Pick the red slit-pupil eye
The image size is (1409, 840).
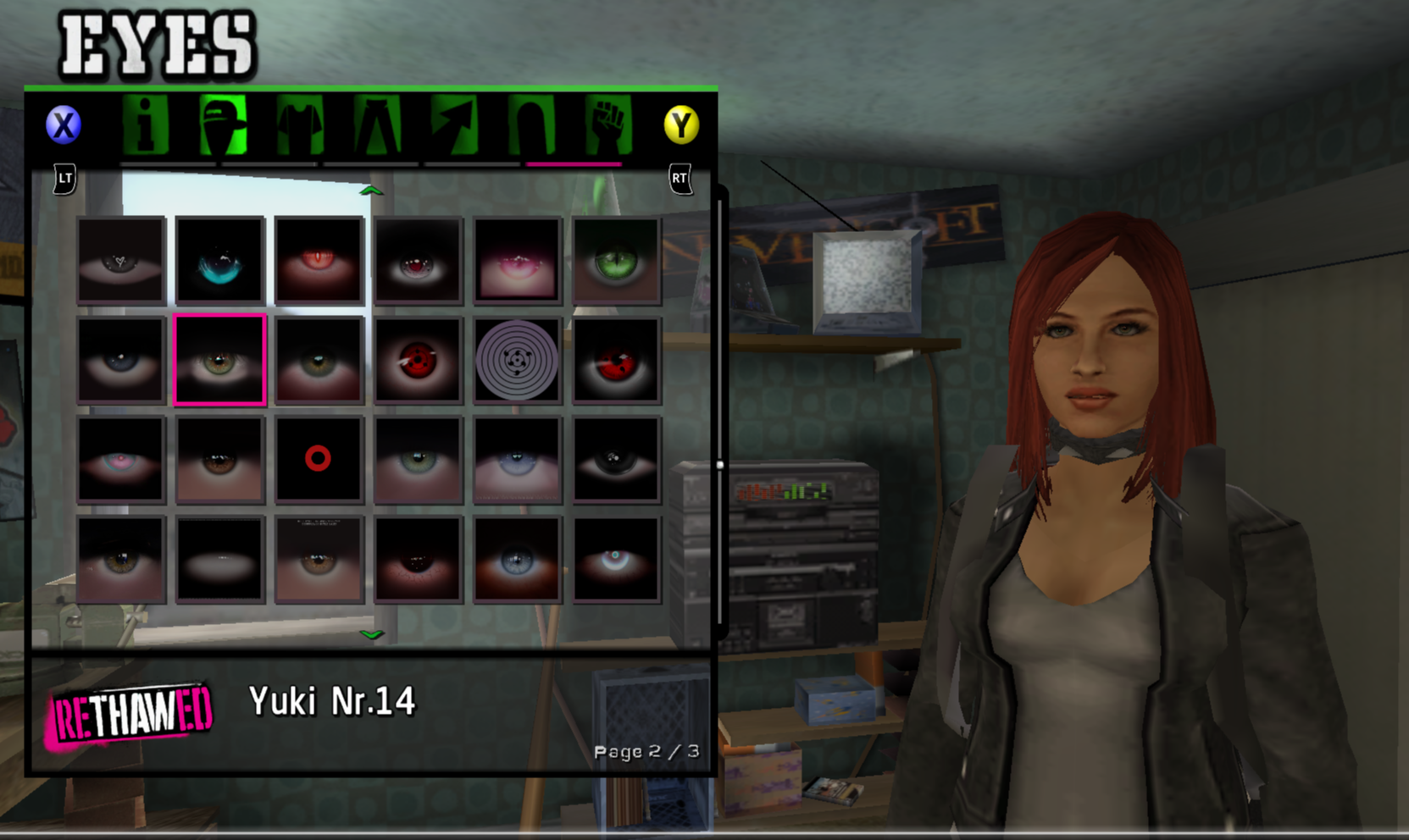pos(319,260)
